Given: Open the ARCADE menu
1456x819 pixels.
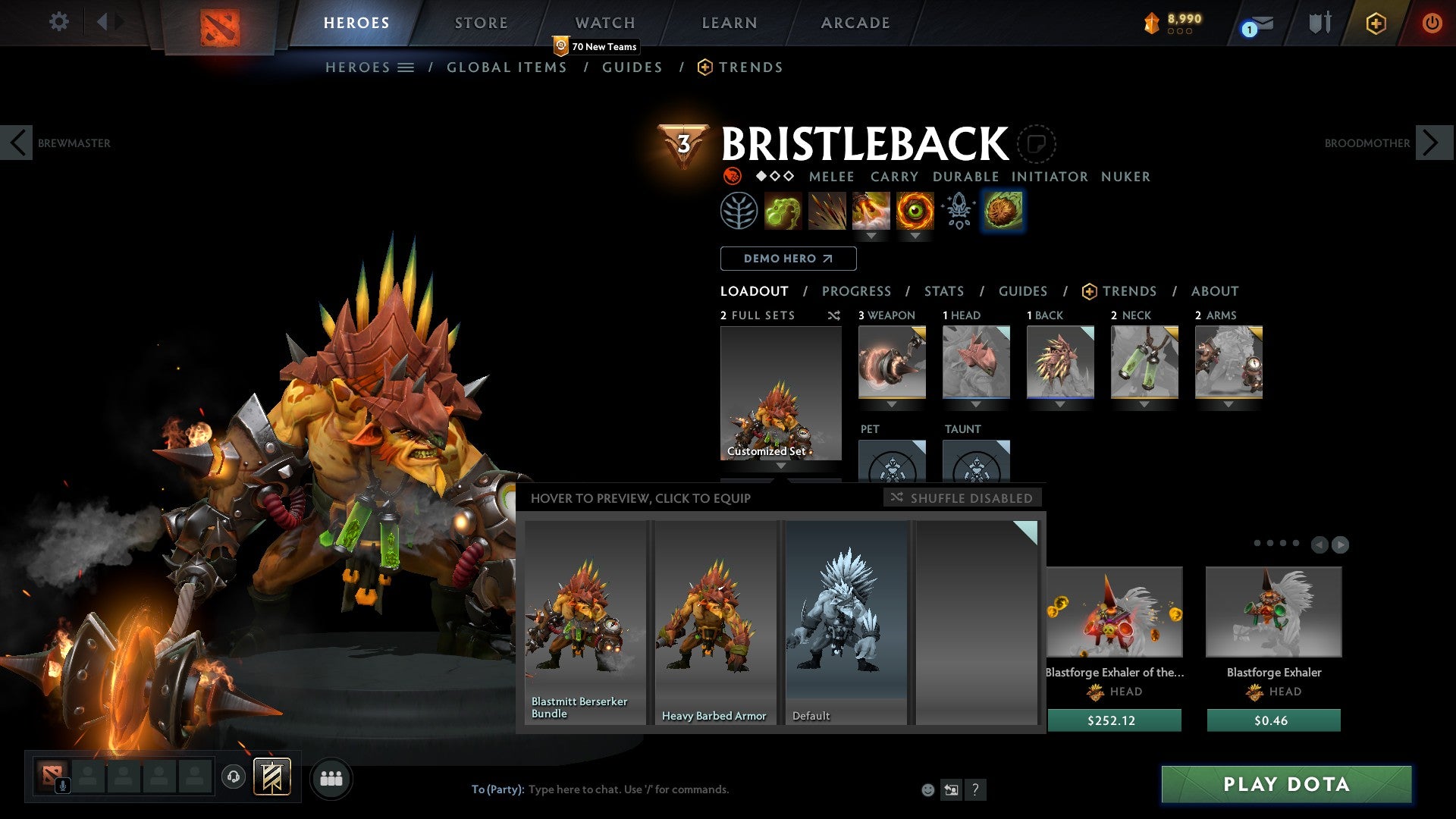Looking at the screenshot, I should coord(855,23).
